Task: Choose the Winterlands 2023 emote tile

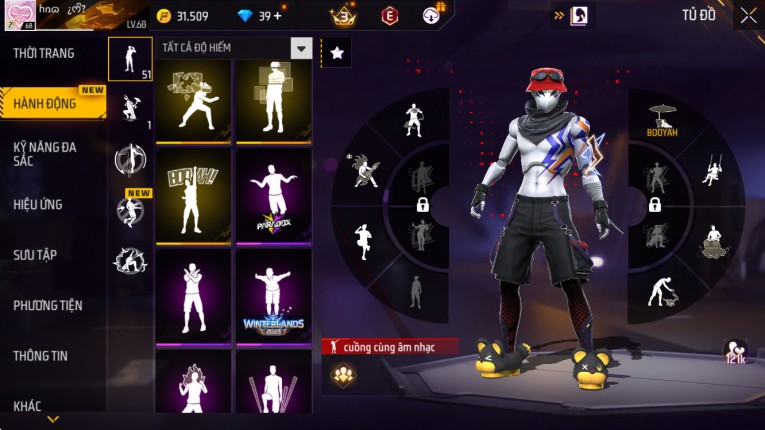Action: tap(273, 296)
